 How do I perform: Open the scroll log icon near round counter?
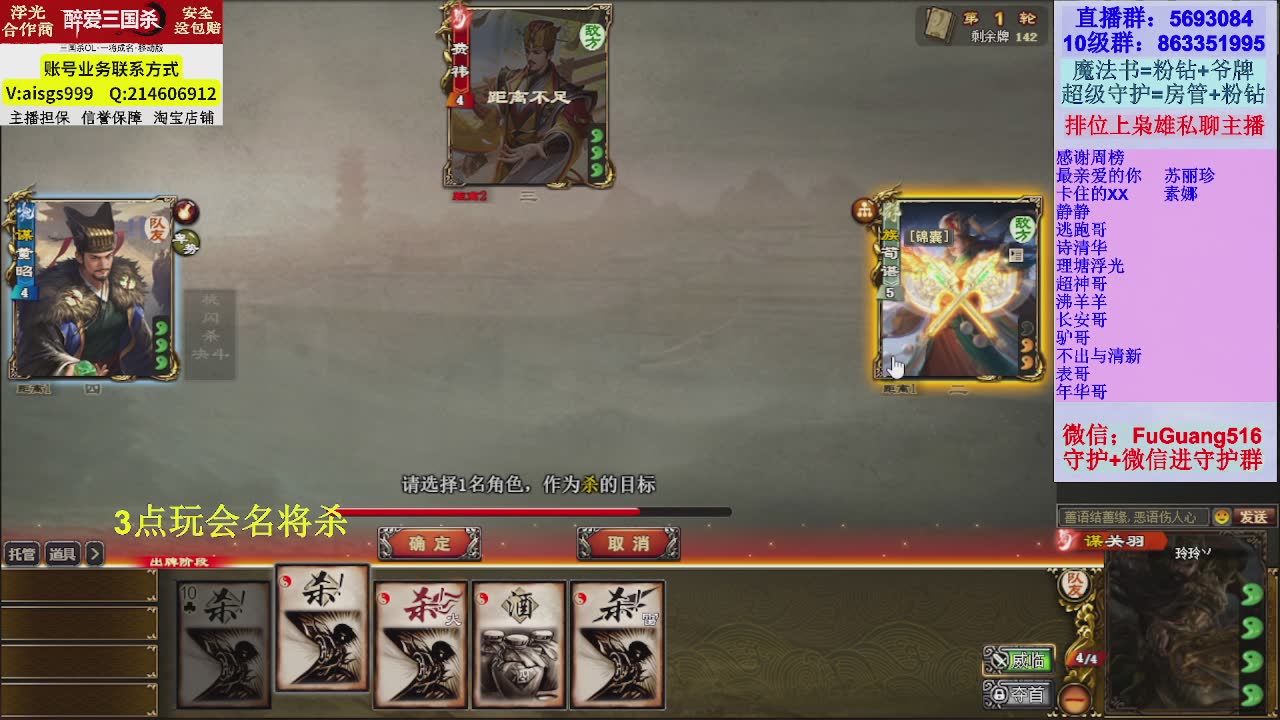[939, 26]
